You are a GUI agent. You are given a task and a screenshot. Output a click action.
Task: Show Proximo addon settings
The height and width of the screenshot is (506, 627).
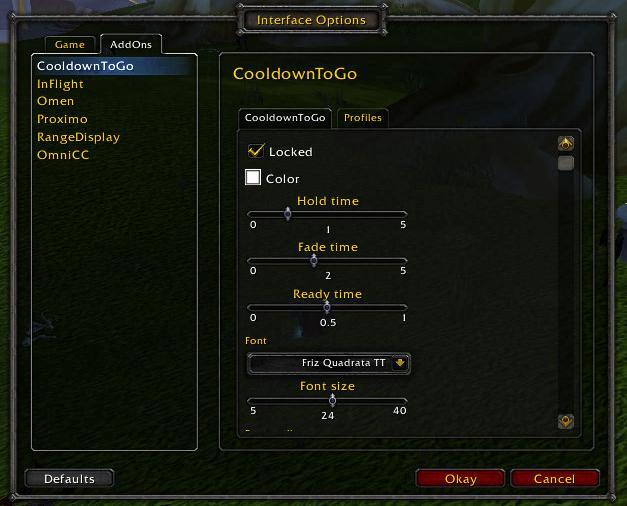coord(62,119)
